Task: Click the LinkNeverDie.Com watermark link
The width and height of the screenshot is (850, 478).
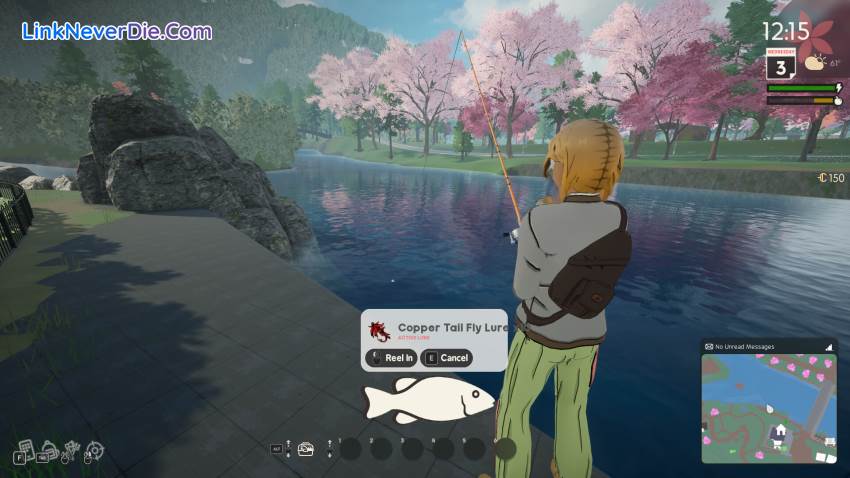Action: point(116,31)
